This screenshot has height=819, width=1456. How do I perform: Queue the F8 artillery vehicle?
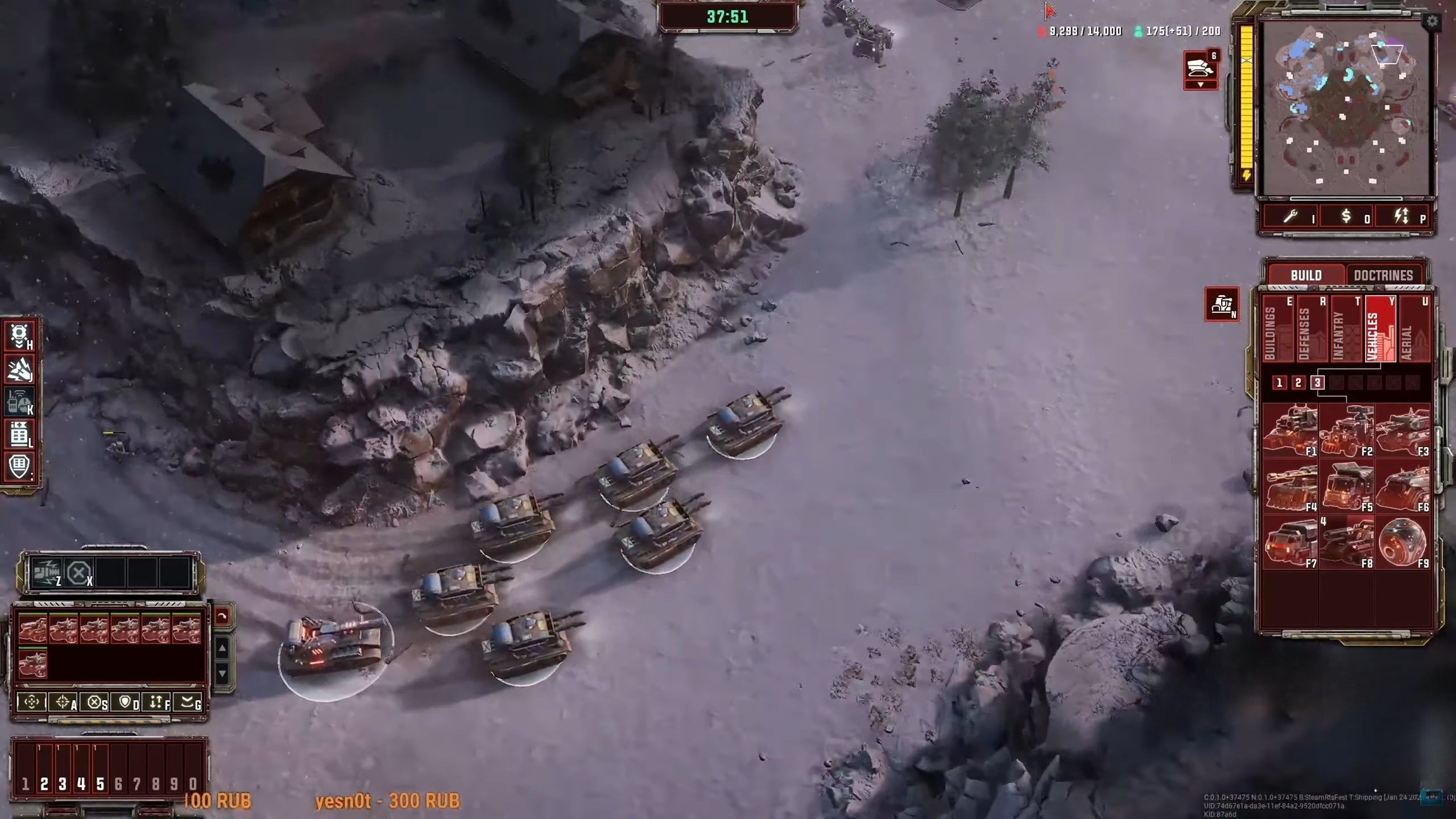1346,543
